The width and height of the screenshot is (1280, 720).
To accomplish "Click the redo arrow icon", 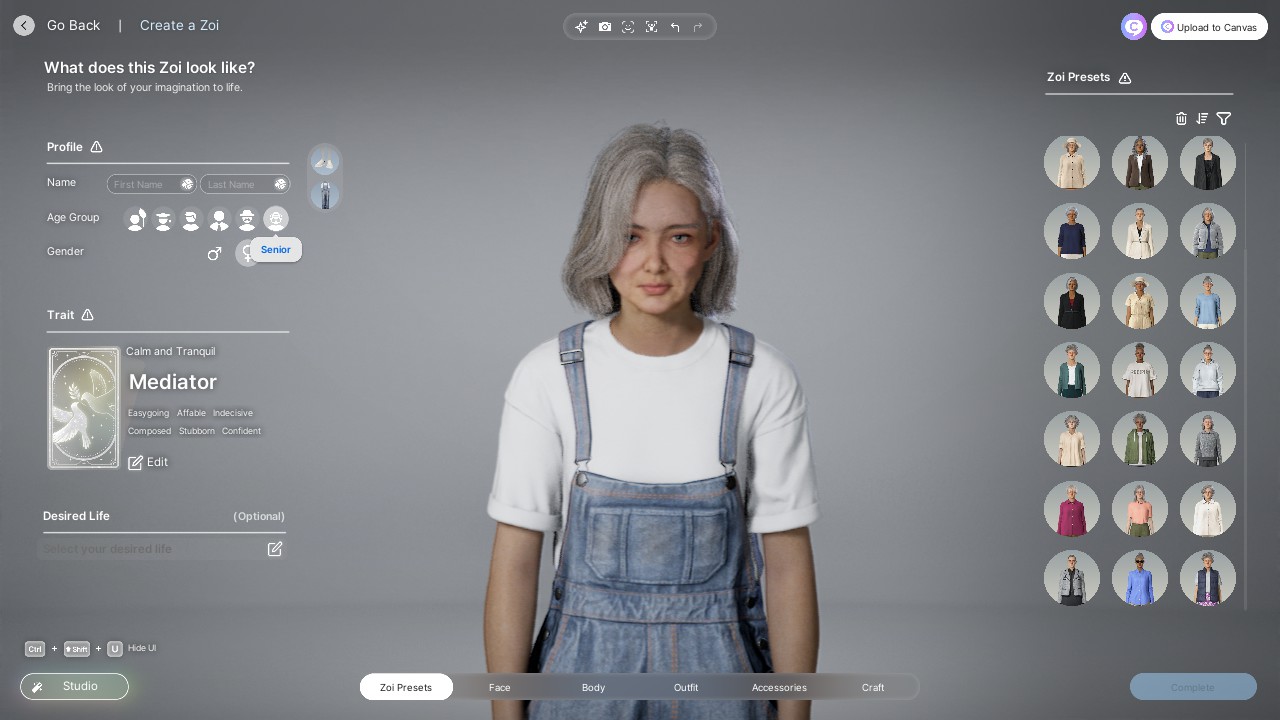I will (698, 27).
